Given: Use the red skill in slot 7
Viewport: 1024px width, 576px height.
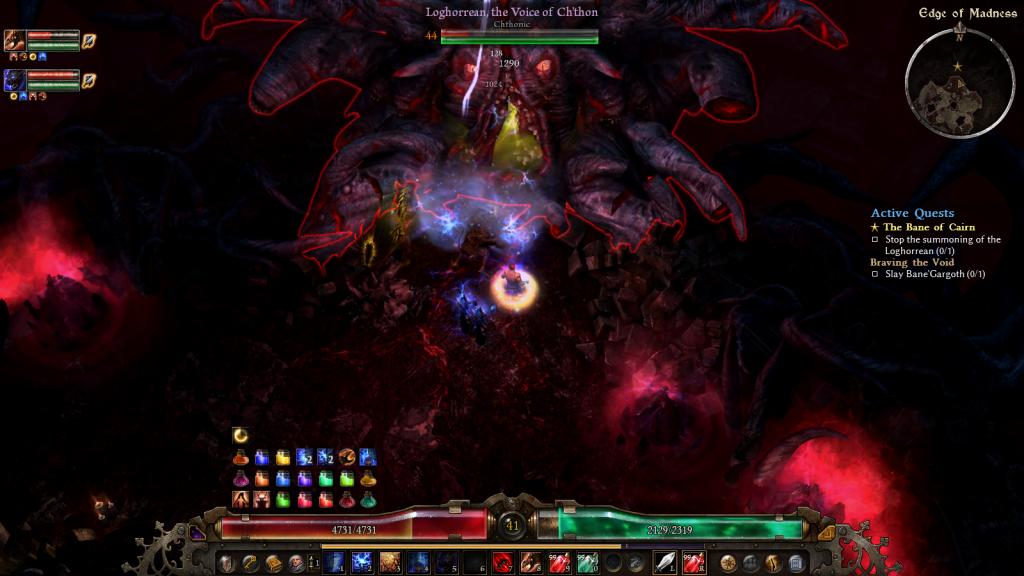Looking at the screenshot, I should [x=503, y=563].
